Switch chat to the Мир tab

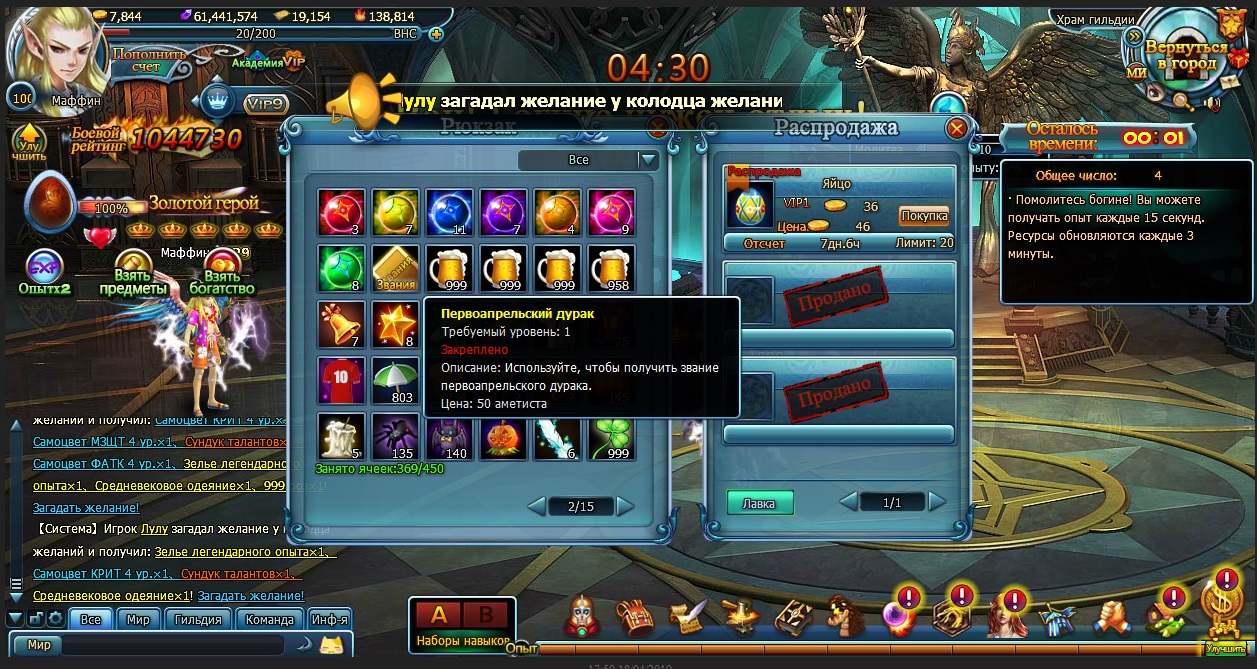click(138, 619)
